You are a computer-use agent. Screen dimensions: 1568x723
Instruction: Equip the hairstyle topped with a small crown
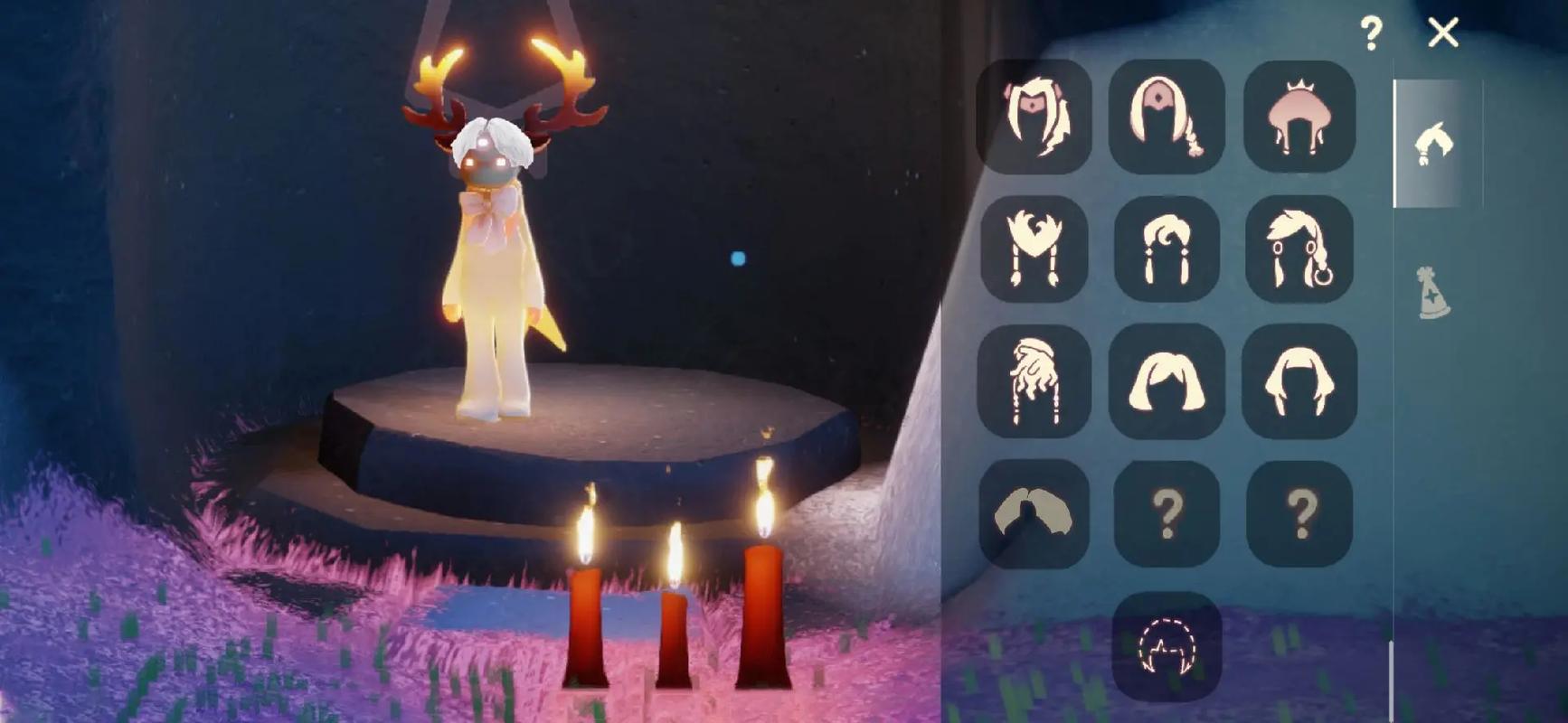(x=1299, y=117)
